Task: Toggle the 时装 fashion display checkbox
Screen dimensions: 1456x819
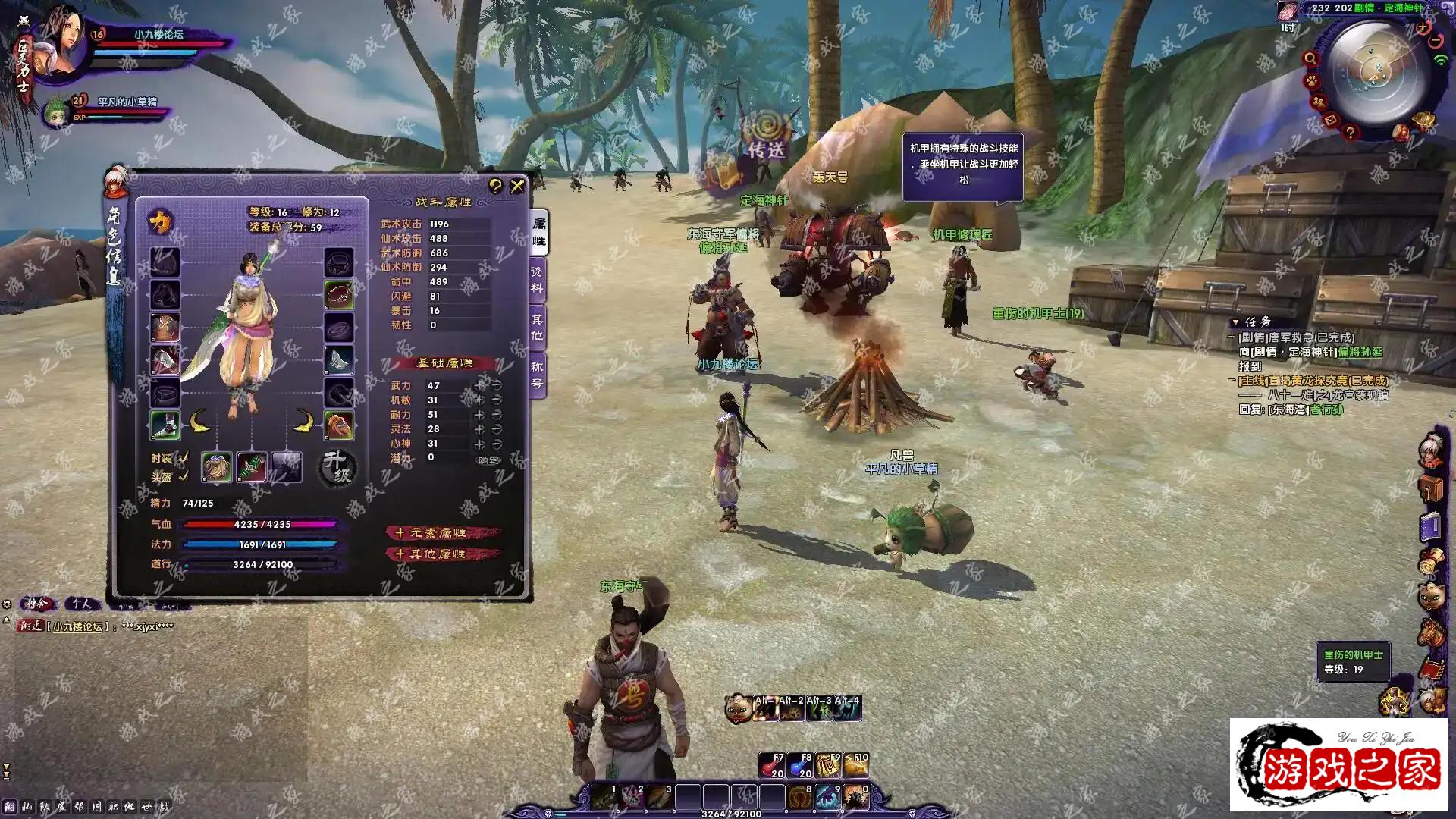Action: click(x=183, y=458)
